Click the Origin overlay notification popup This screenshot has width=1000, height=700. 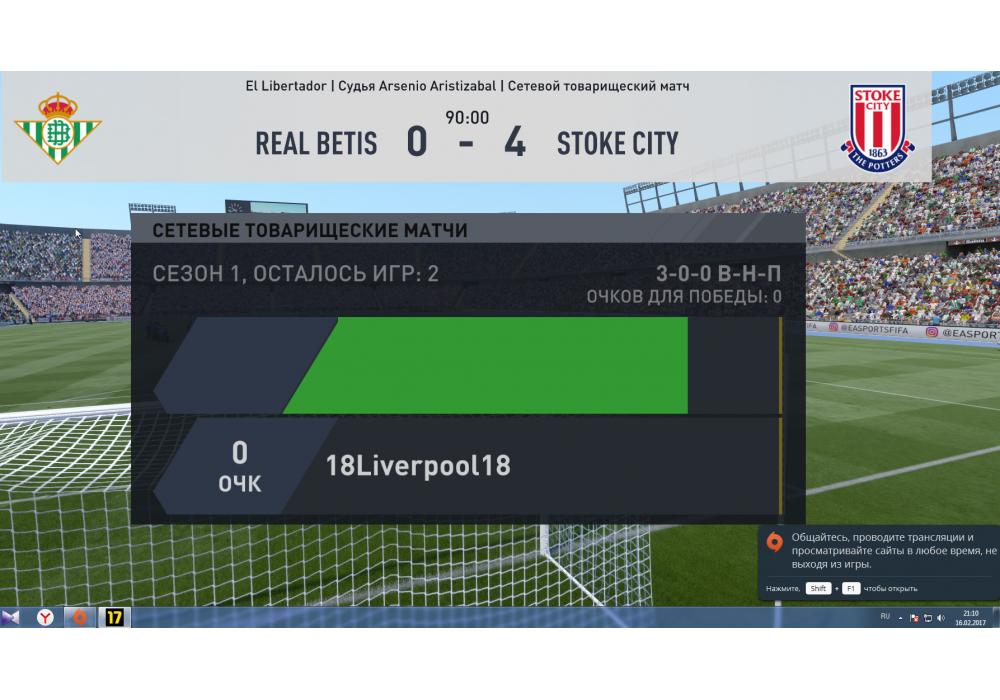click(x=878, y=562)
